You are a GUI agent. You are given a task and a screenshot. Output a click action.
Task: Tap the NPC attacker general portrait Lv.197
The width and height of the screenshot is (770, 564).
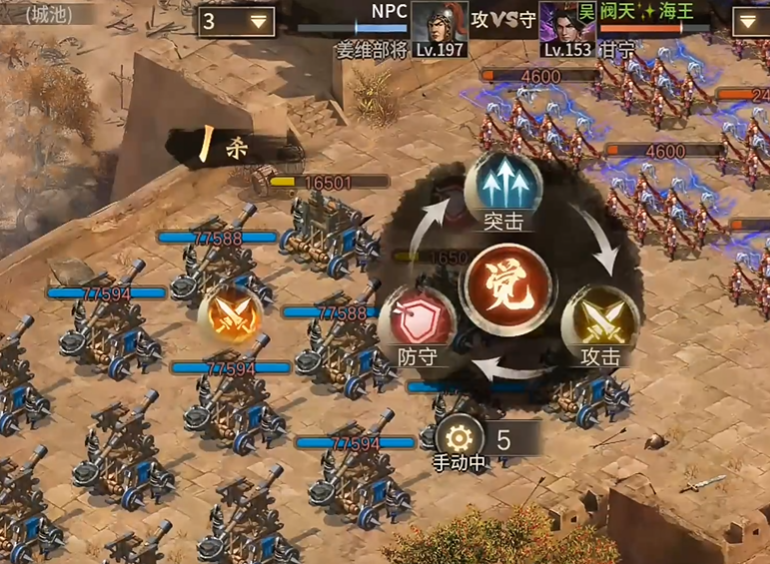click(x=440, y=29)
